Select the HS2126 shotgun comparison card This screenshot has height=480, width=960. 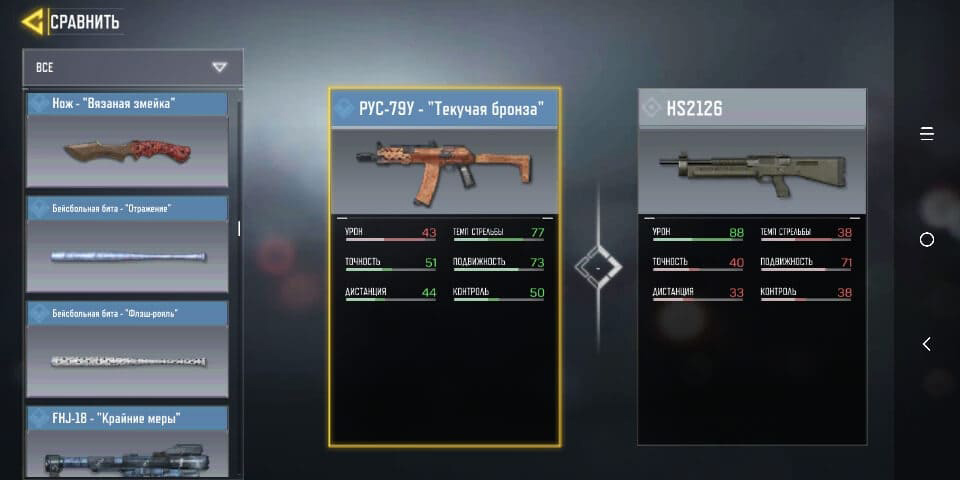pos(752,266)
